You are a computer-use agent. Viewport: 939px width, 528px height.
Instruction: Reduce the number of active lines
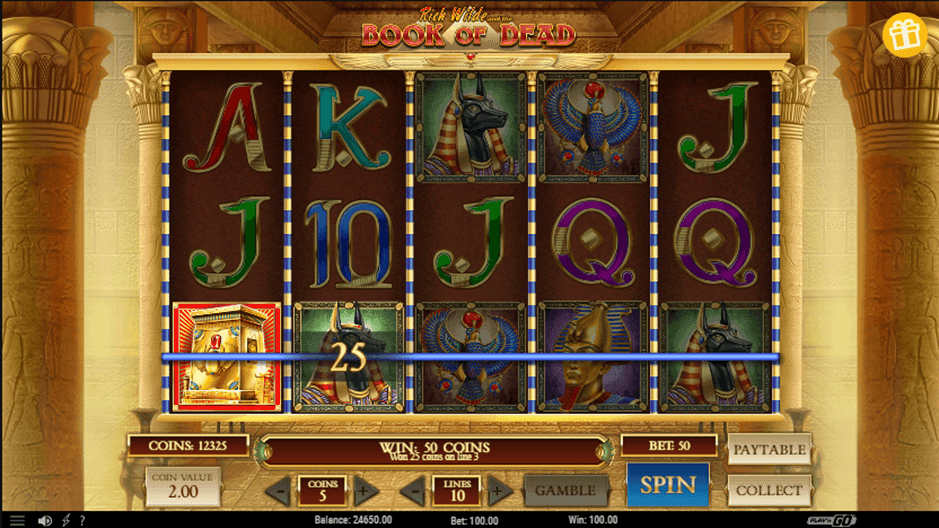click(x=412, y=491)
